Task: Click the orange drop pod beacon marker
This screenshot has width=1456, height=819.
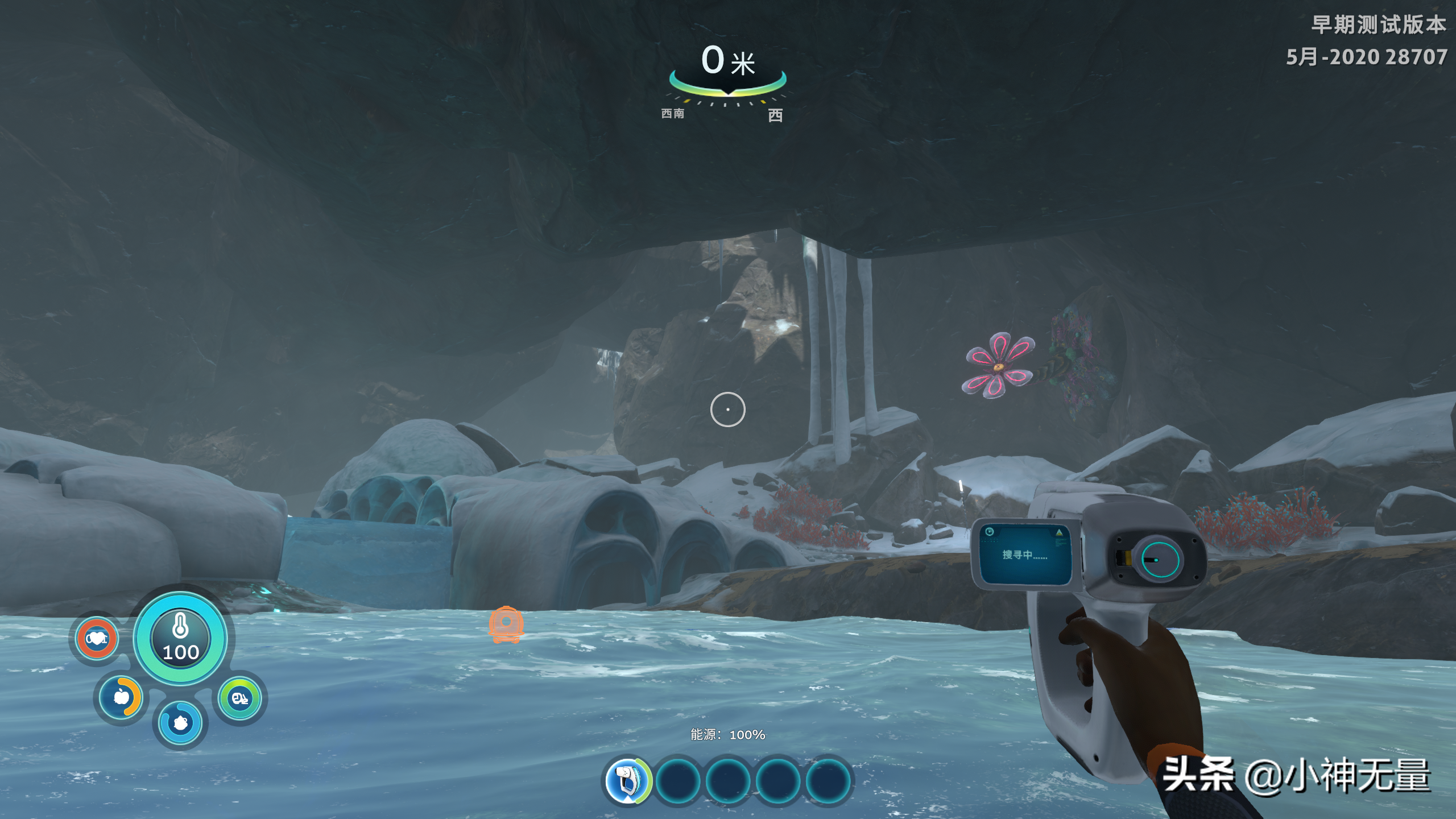Action: pyautogui.click(x=506, y=624)
